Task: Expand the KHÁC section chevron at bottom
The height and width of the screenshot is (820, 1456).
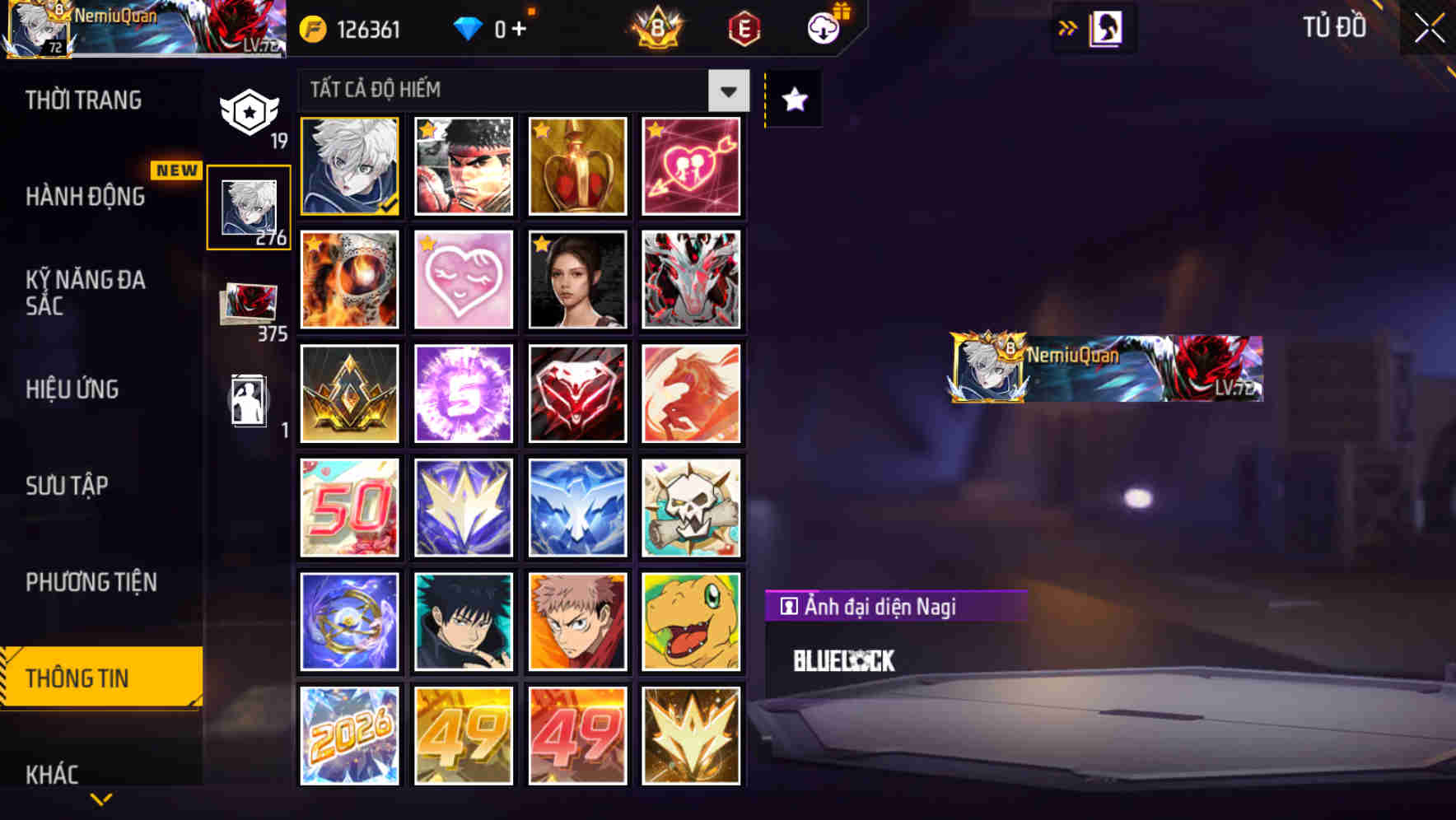Action: (x=100, y=799)
